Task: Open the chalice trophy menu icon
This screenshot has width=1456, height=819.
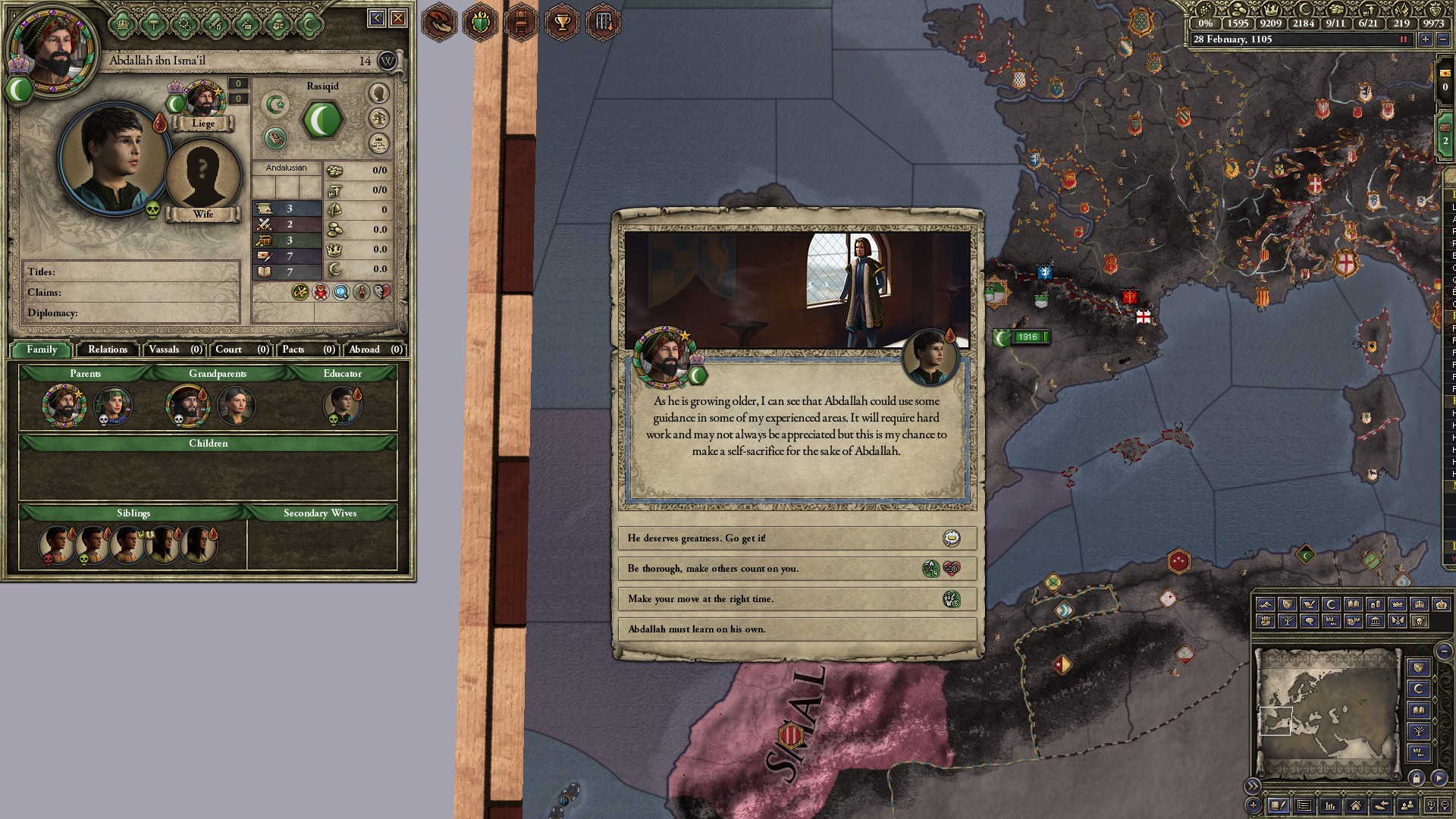Action: tap(562, 22)
